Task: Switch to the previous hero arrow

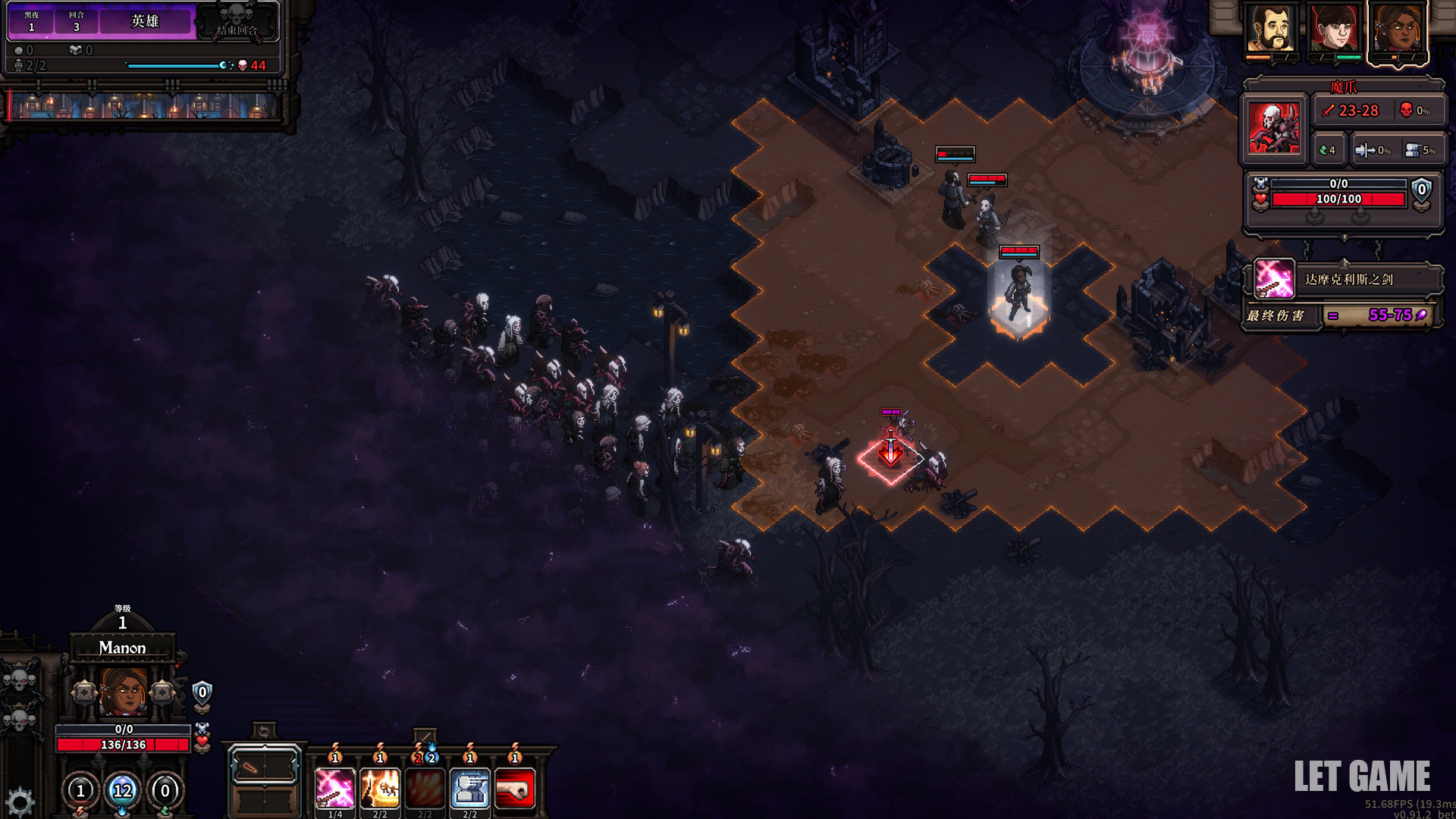Action: pyautogui.click(x=83, y=692)
